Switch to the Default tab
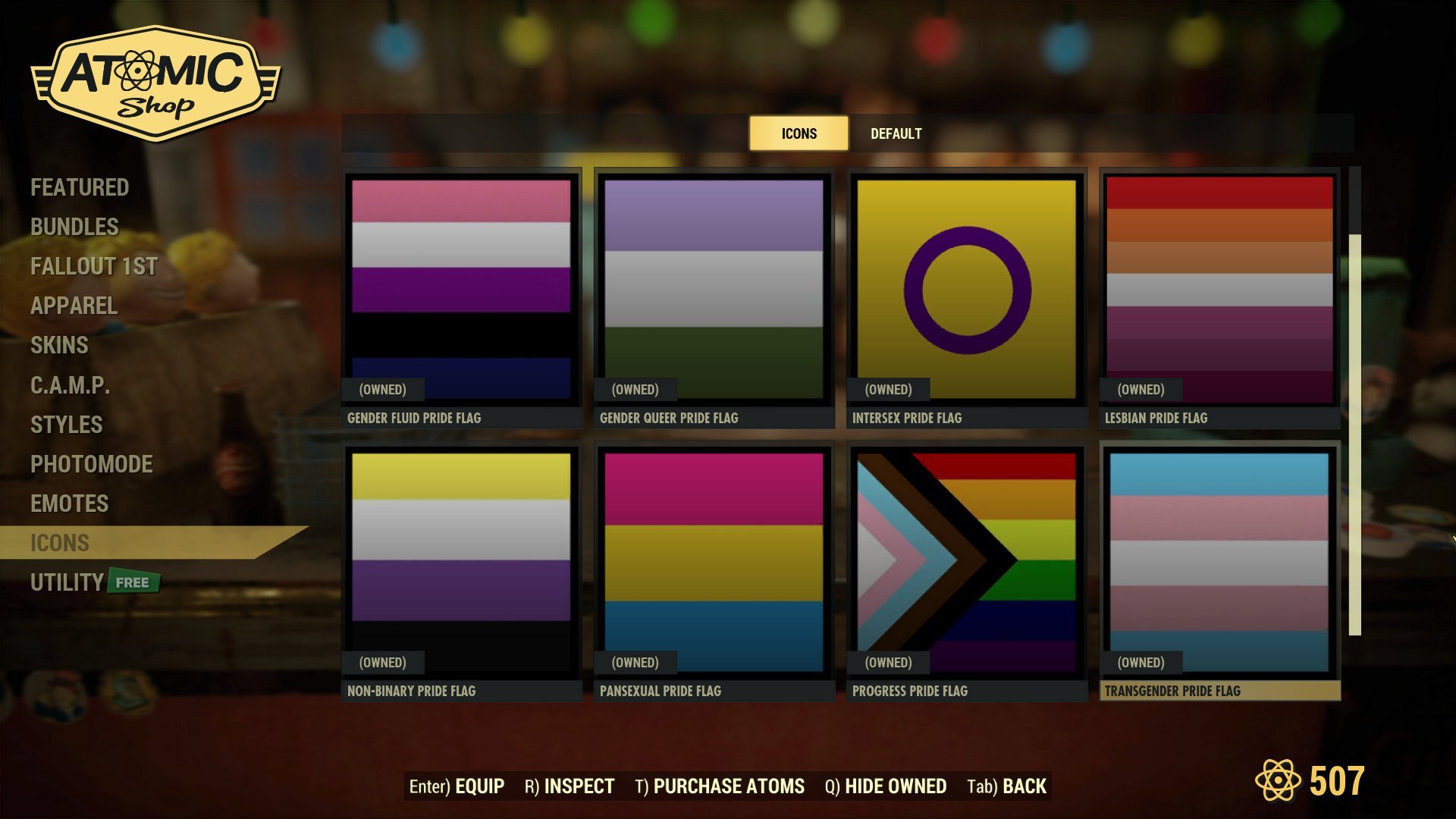The image size is (1456, 819). [x=896, y=133]
